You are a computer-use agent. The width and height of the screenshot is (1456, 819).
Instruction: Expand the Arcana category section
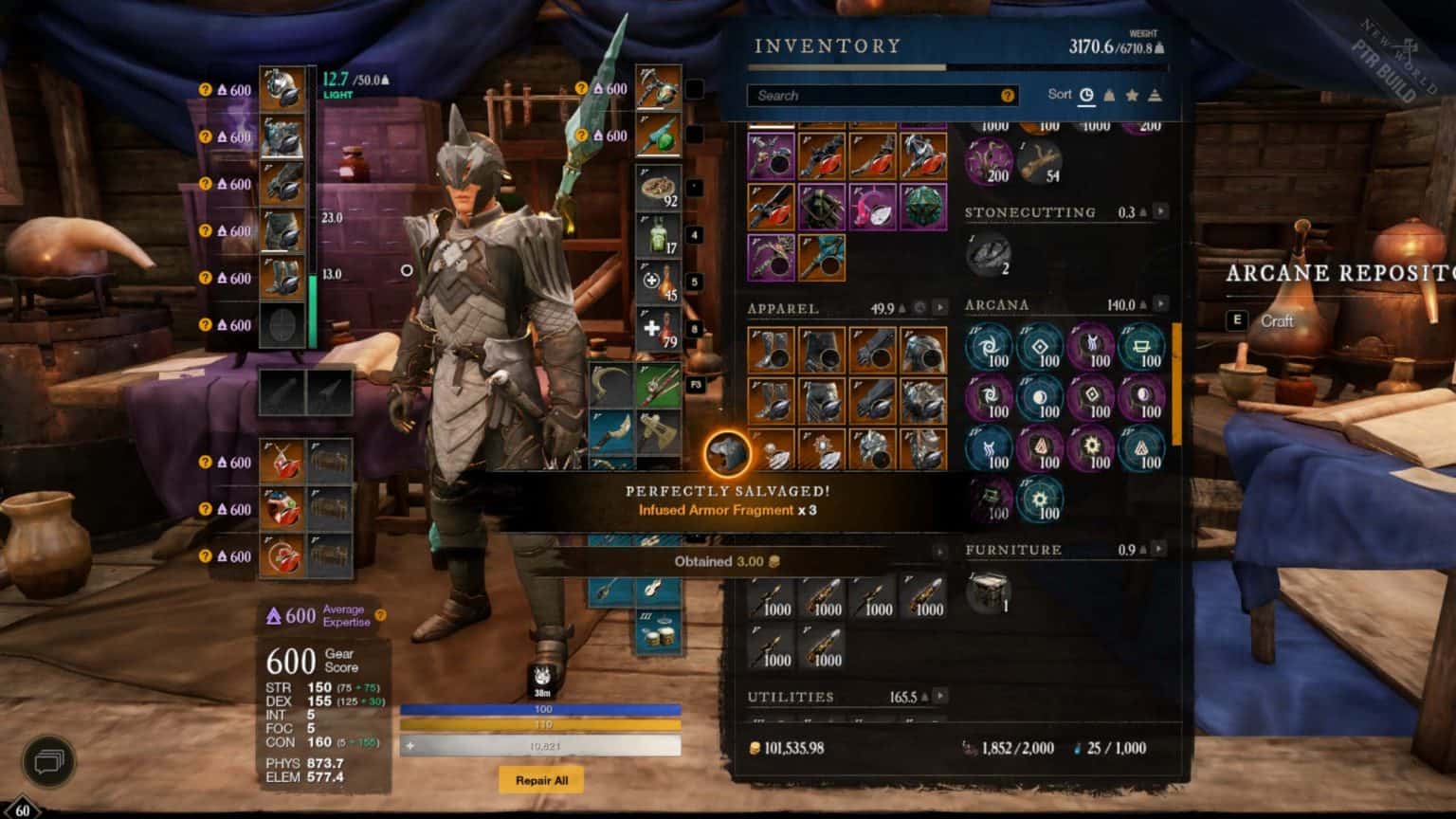click(1160, 304)
